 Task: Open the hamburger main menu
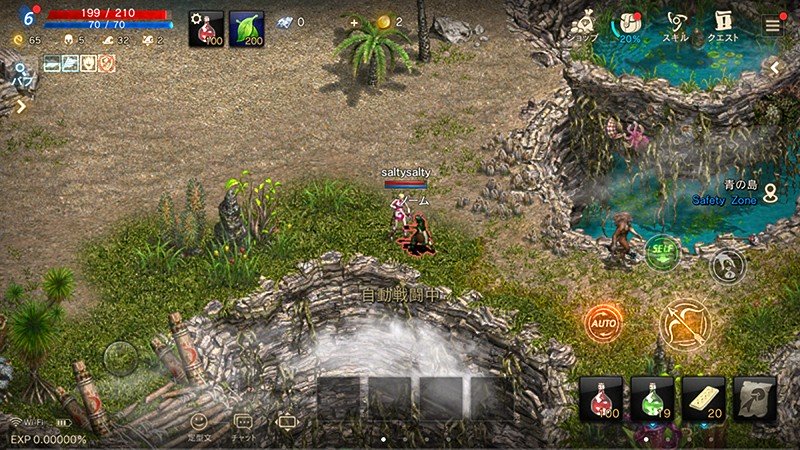[773, 26]
